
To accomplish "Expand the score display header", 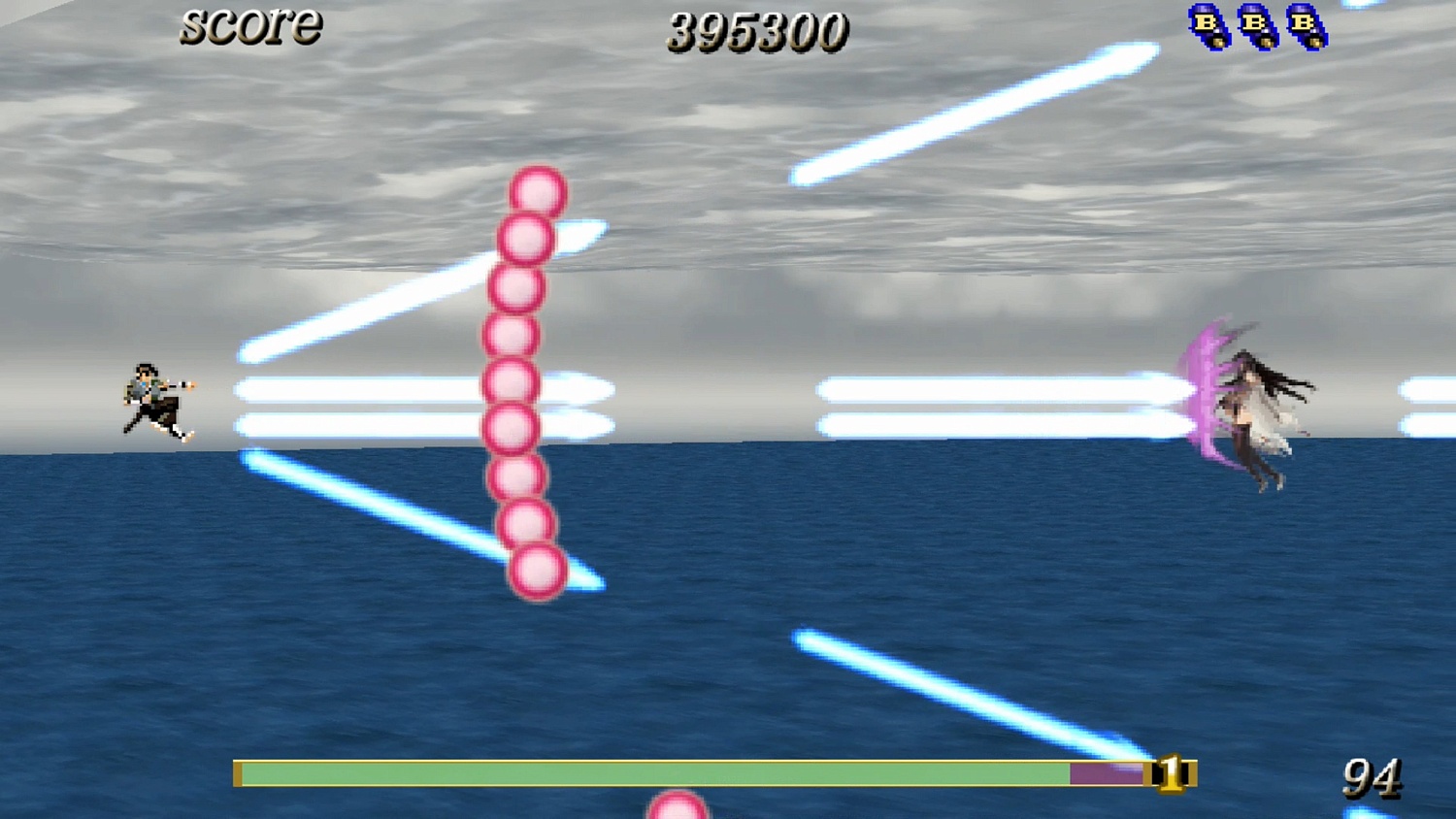I will coord(250,26).
